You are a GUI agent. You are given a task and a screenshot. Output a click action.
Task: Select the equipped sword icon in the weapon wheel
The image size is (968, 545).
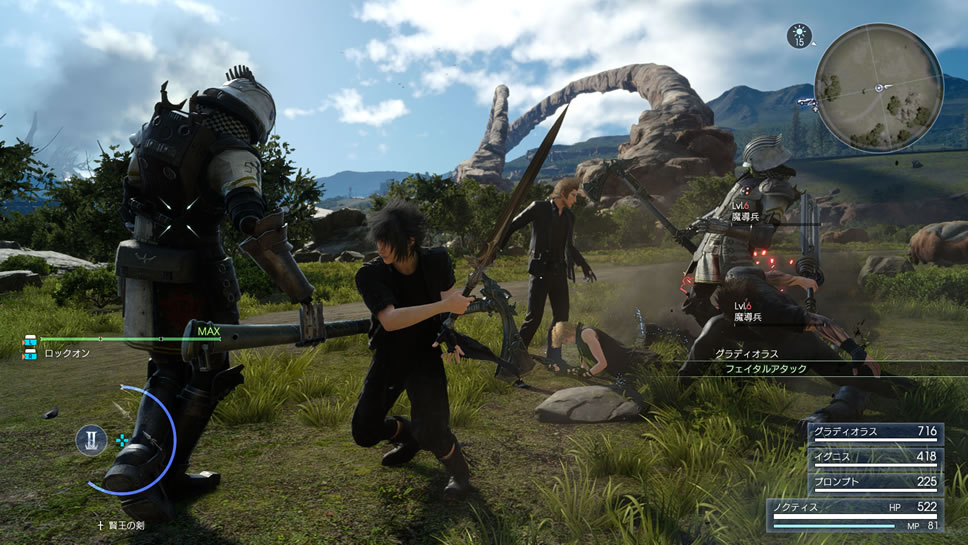(90, 439)
